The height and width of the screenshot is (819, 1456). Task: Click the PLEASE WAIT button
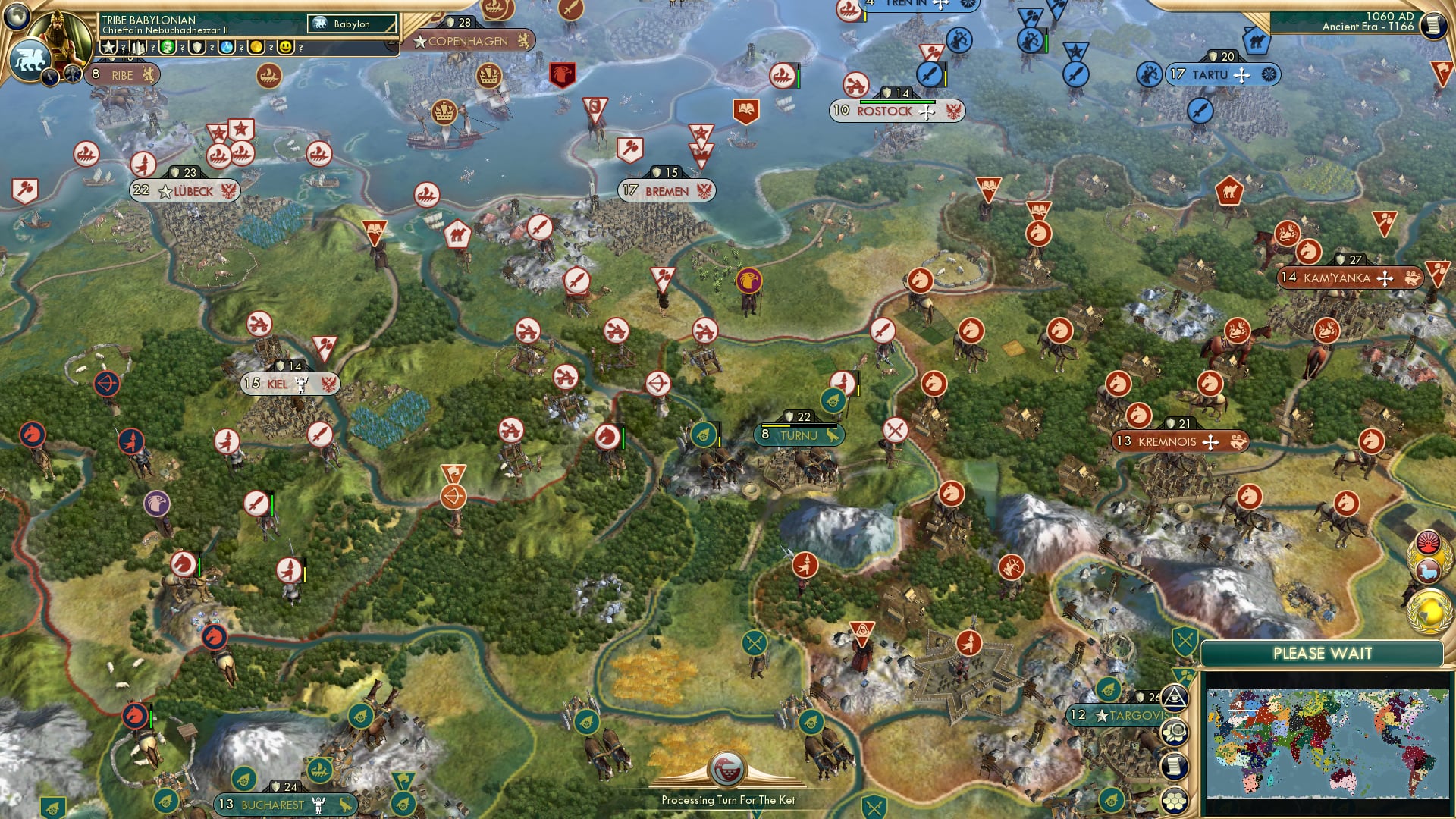[1323, 652]
